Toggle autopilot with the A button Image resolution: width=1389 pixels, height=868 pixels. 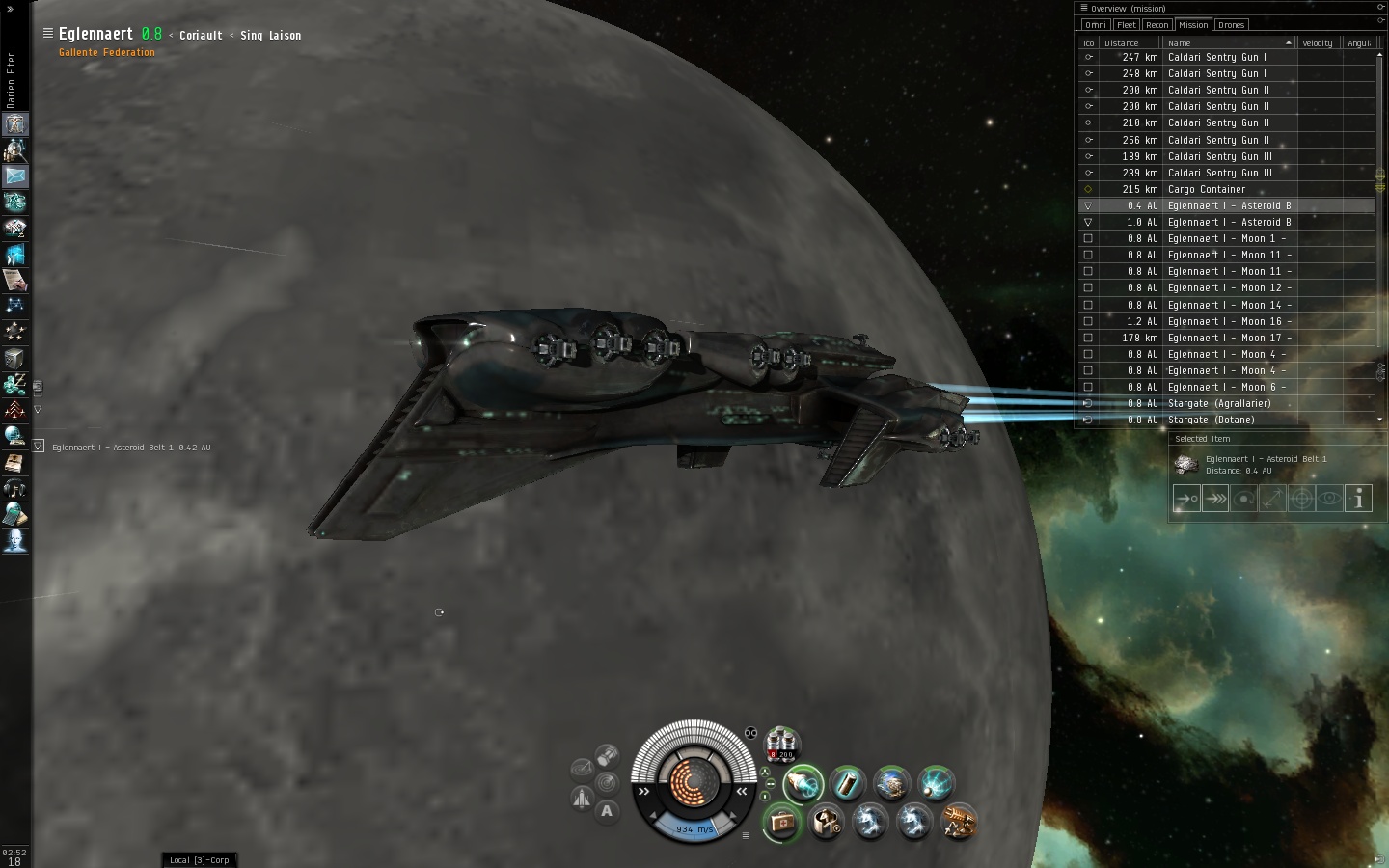[607, 811]
